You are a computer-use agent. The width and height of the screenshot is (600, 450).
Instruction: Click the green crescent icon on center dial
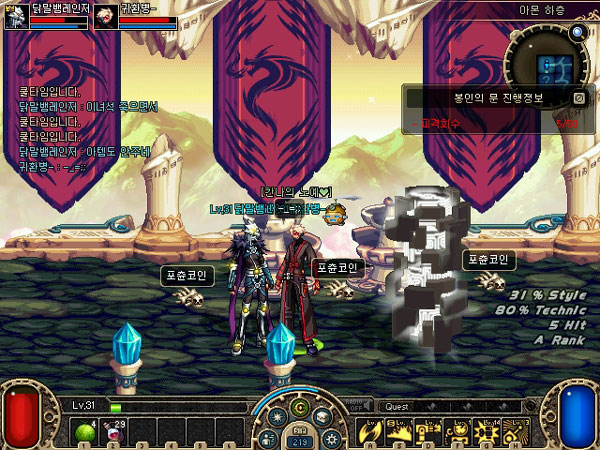coord(301,408)
